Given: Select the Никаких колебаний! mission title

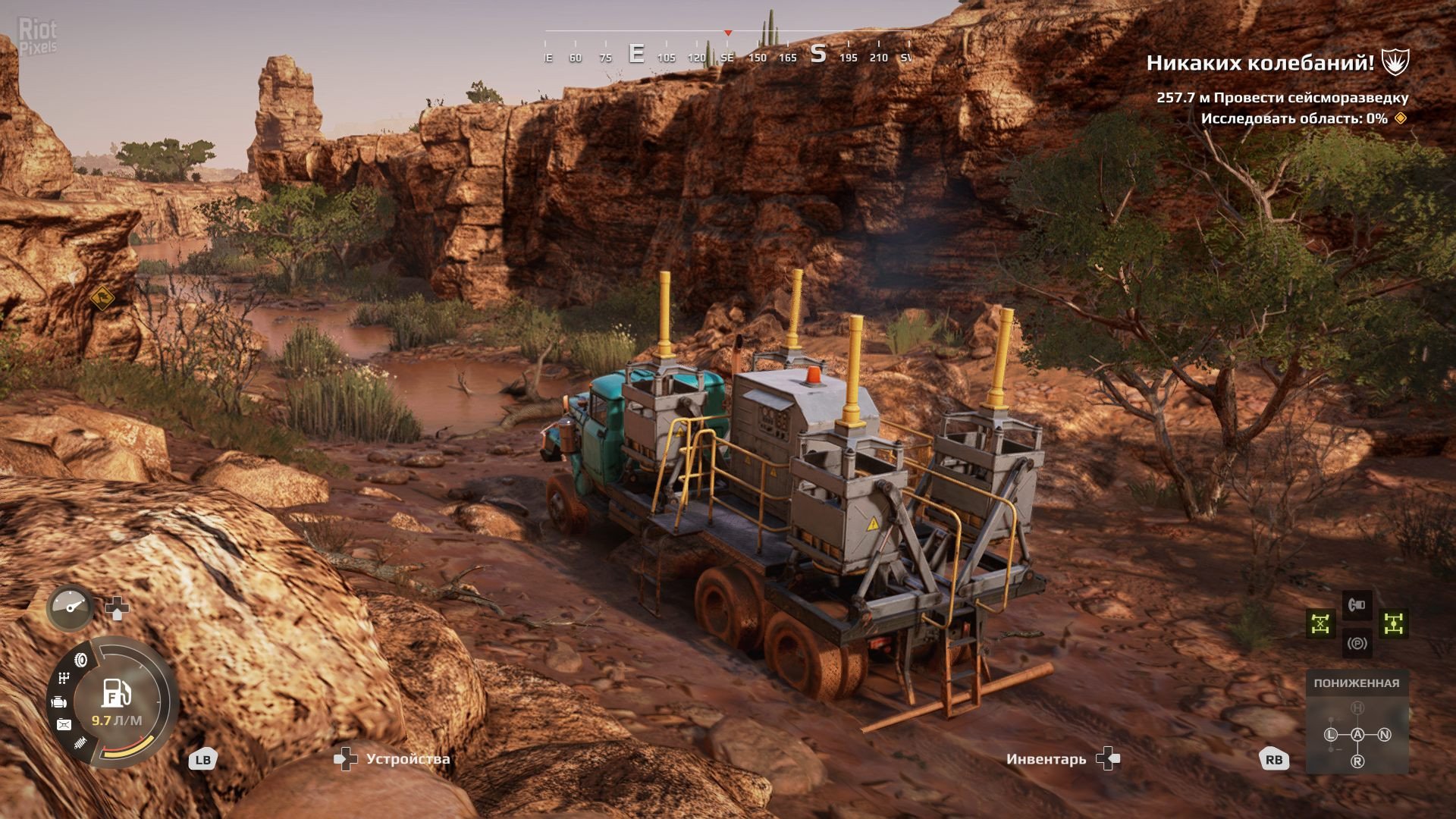Looking at the screenshot, I should 1260,63.
